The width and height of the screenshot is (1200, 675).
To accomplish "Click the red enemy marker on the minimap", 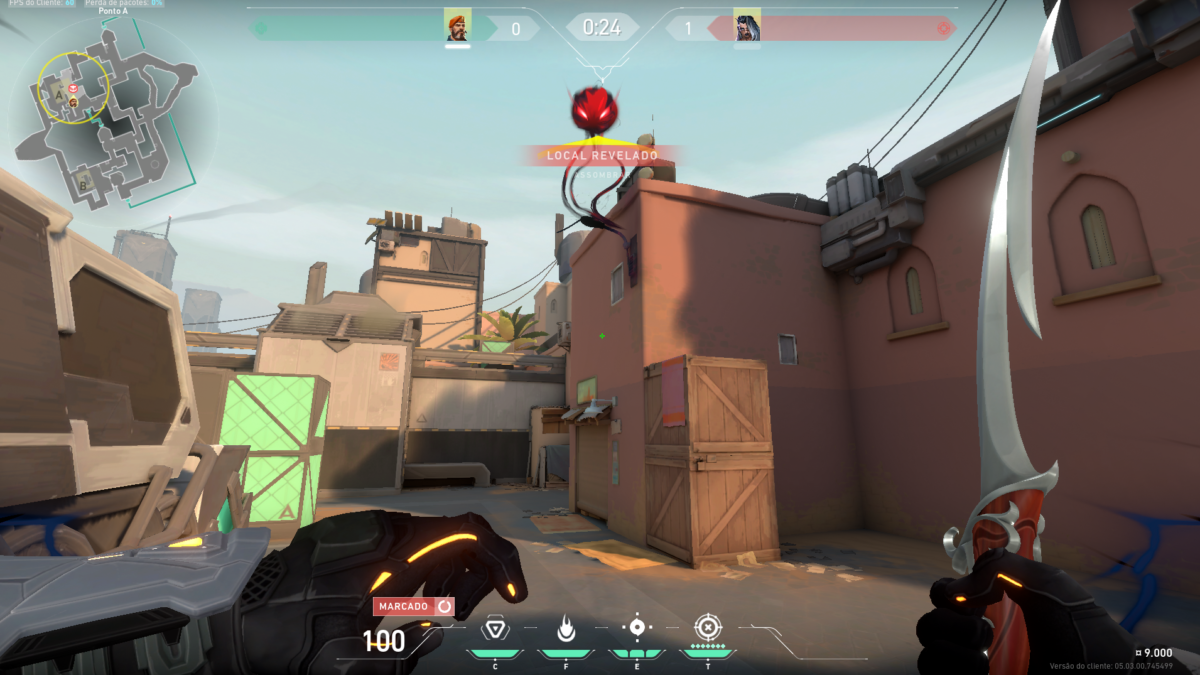I will click(x=73, y=91).
